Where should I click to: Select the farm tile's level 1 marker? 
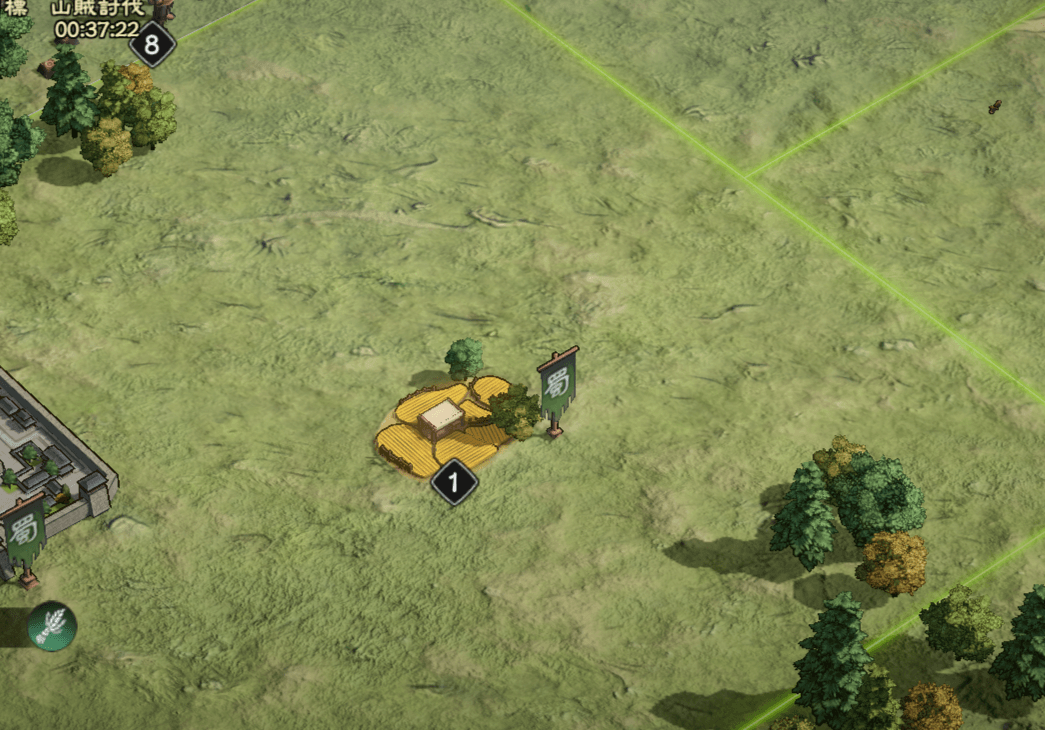454,484
